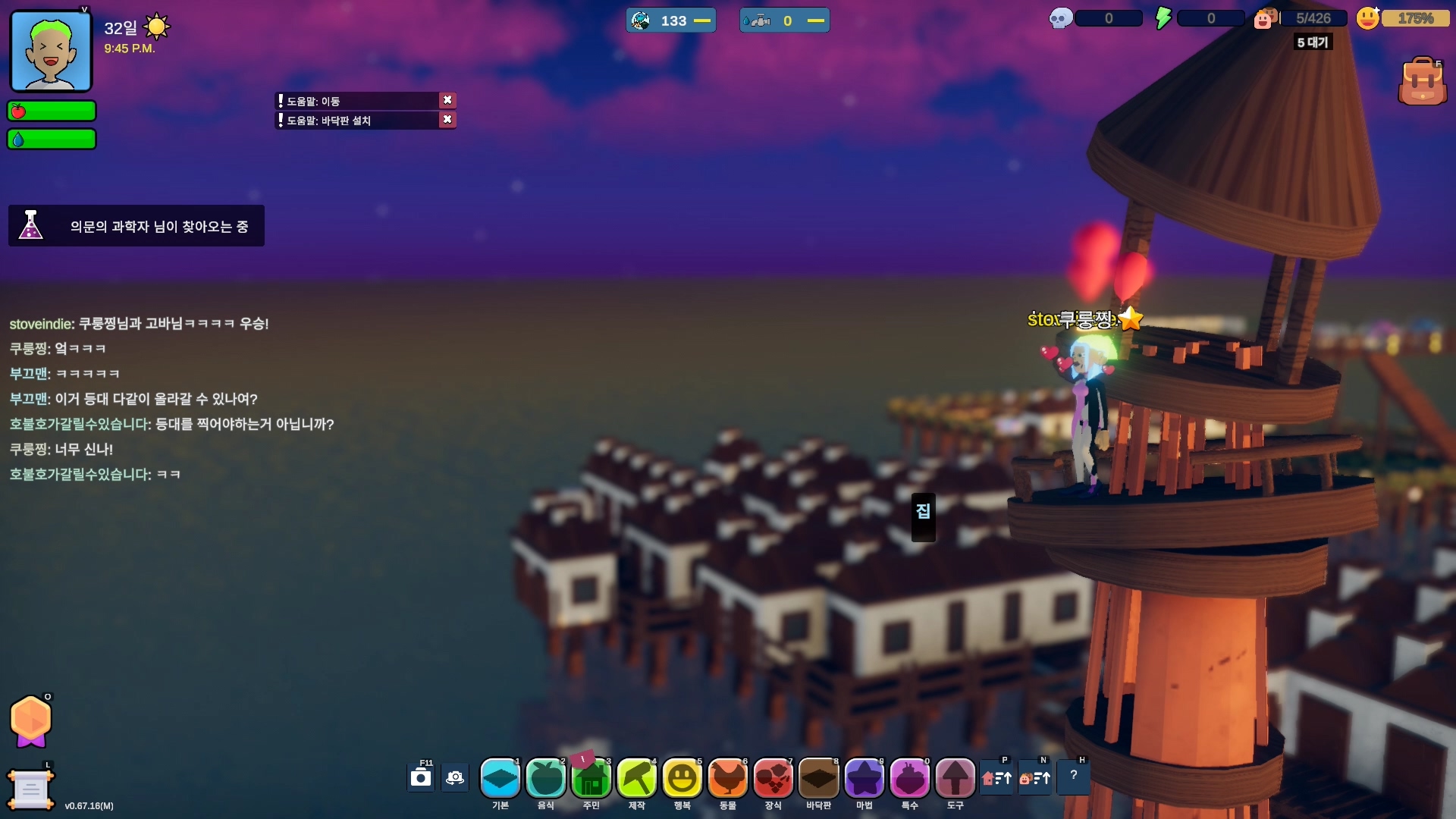Click the screenshot camera button
The width and height of the screenshot is (1456, 819).
pos(421,777)
